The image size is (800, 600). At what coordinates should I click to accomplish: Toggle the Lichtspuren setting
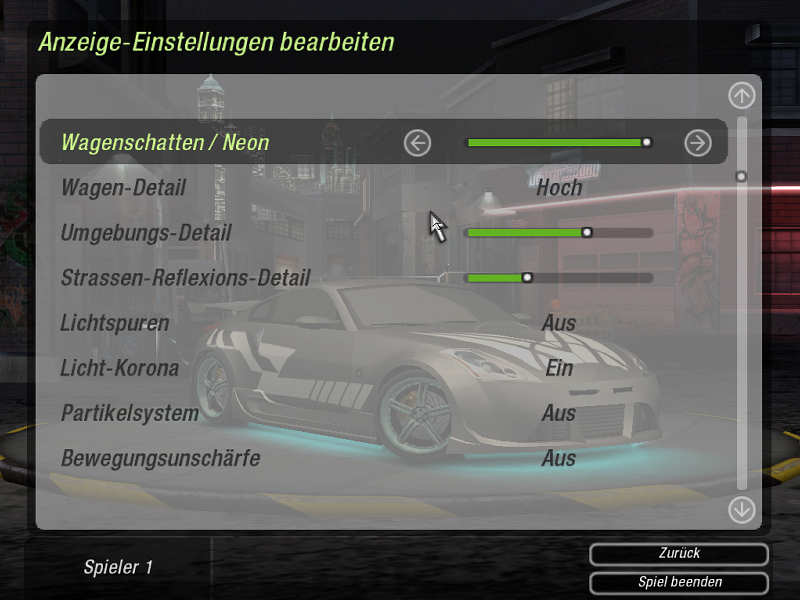pos(559,323)
